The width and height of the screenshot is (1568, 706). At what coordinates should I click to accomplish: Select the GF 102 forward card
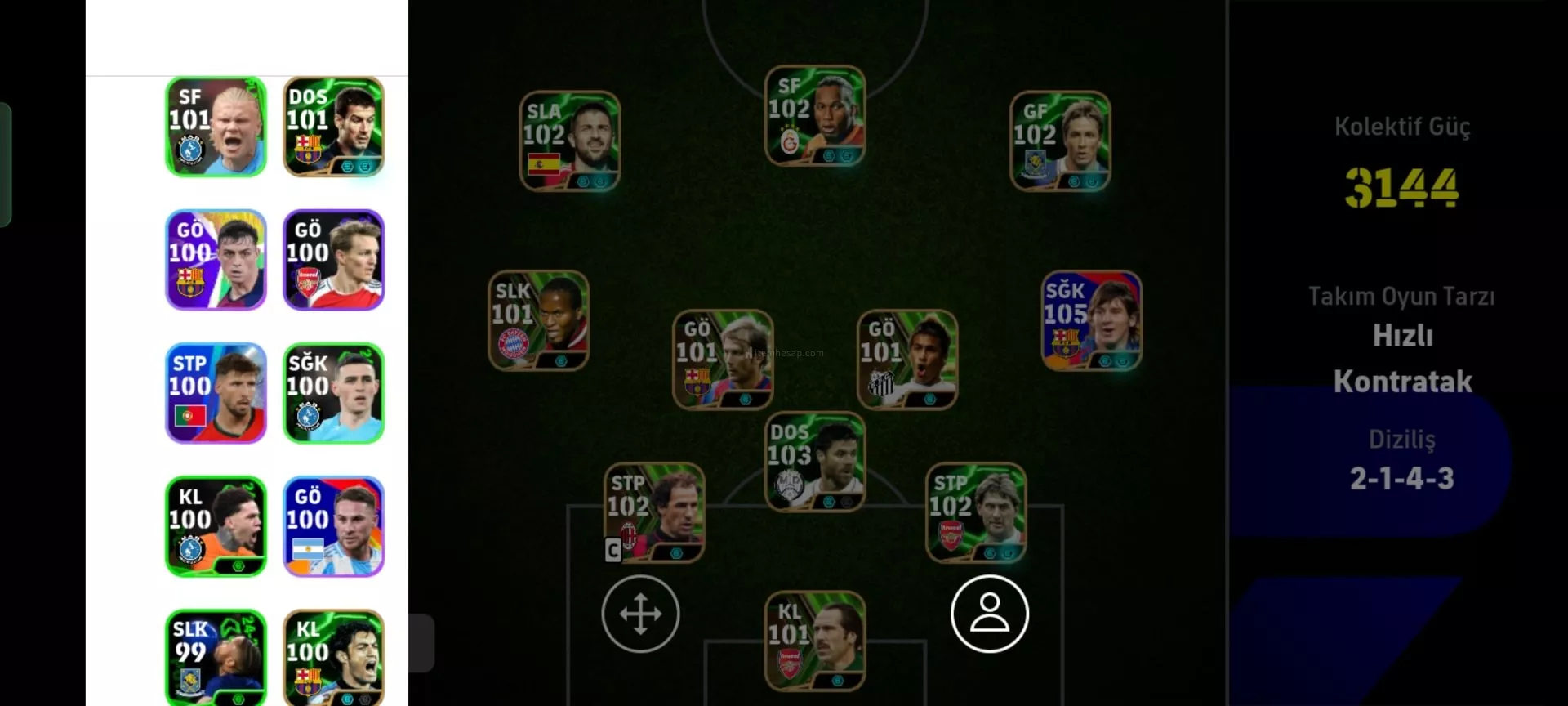coord(1060,141)
